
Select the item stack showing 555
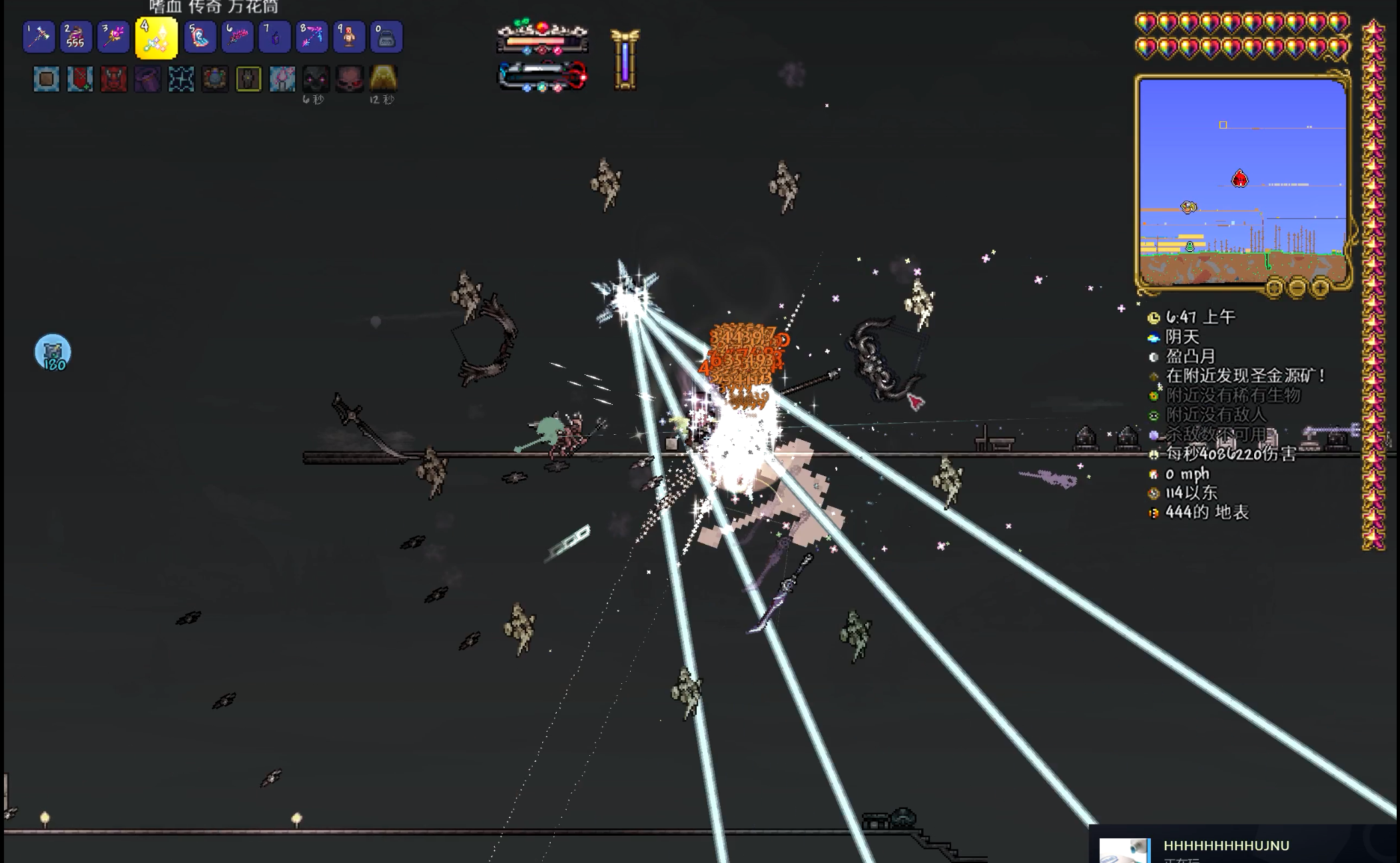pyautogui.click(x=76, y=37)
